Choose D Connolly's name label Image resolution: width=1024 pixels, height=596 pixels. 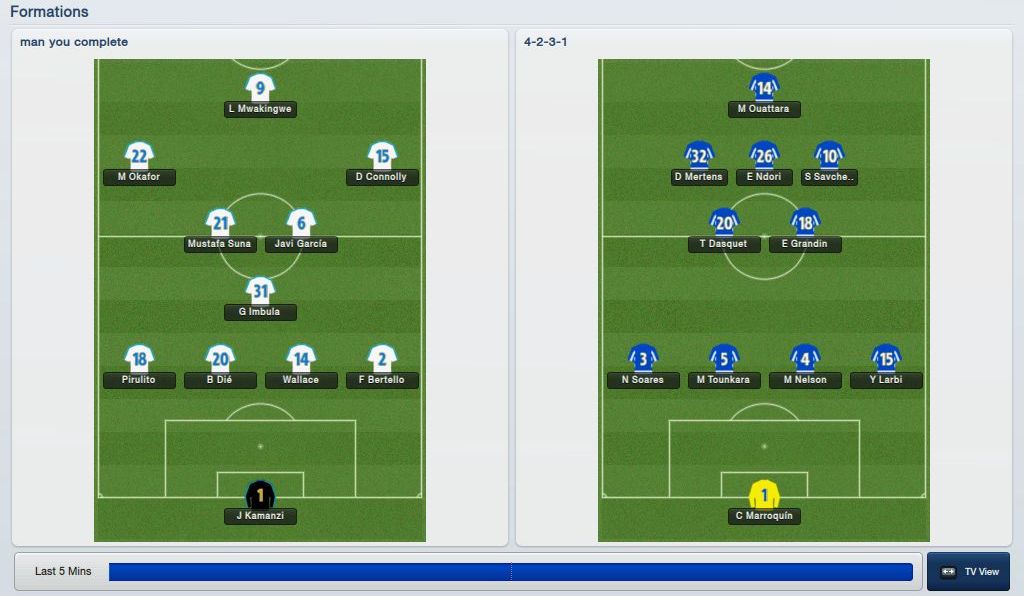coord(382,177)
